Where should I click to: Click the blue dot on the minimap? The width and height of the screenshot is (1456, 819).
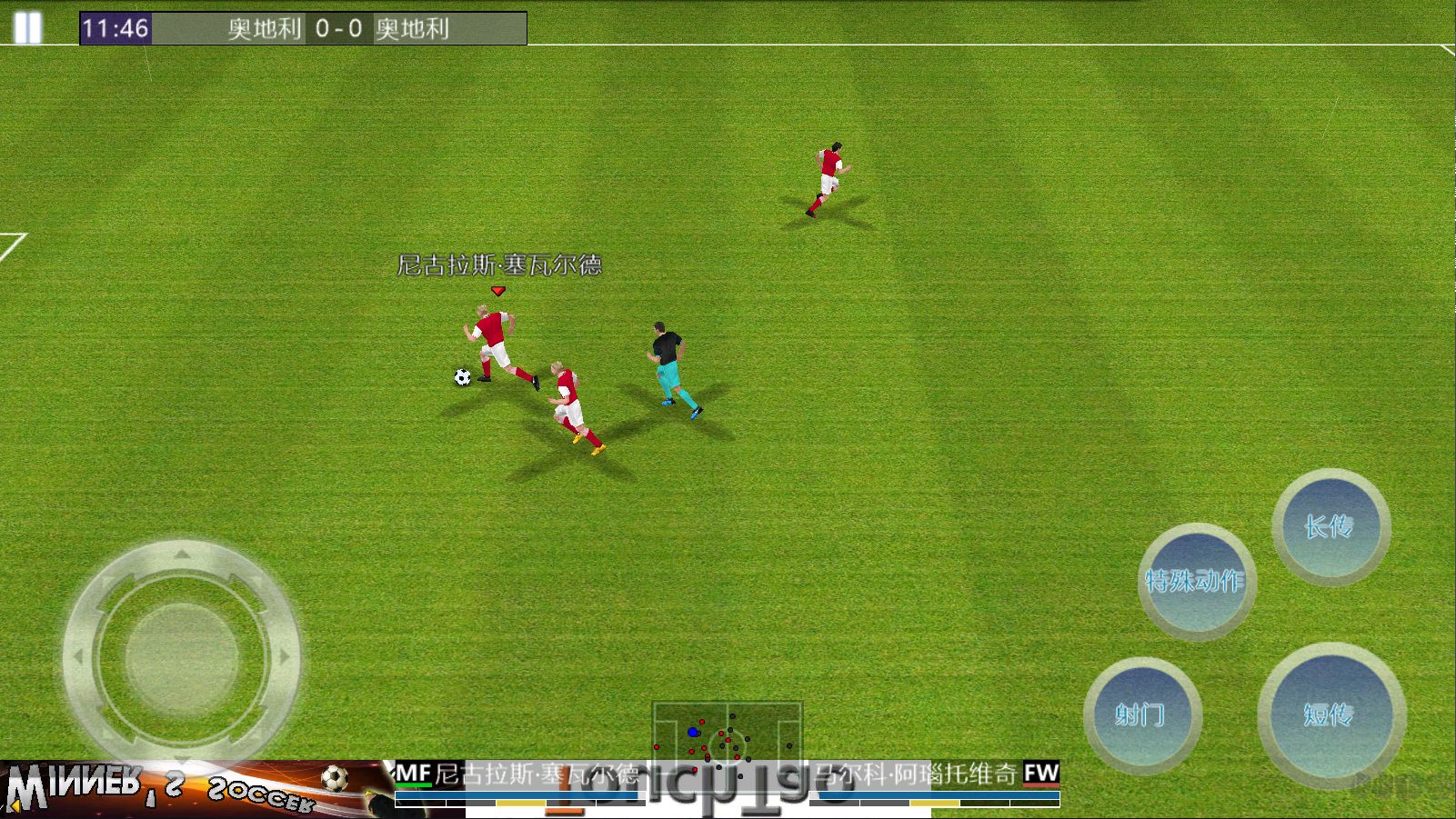pos(694,730)
